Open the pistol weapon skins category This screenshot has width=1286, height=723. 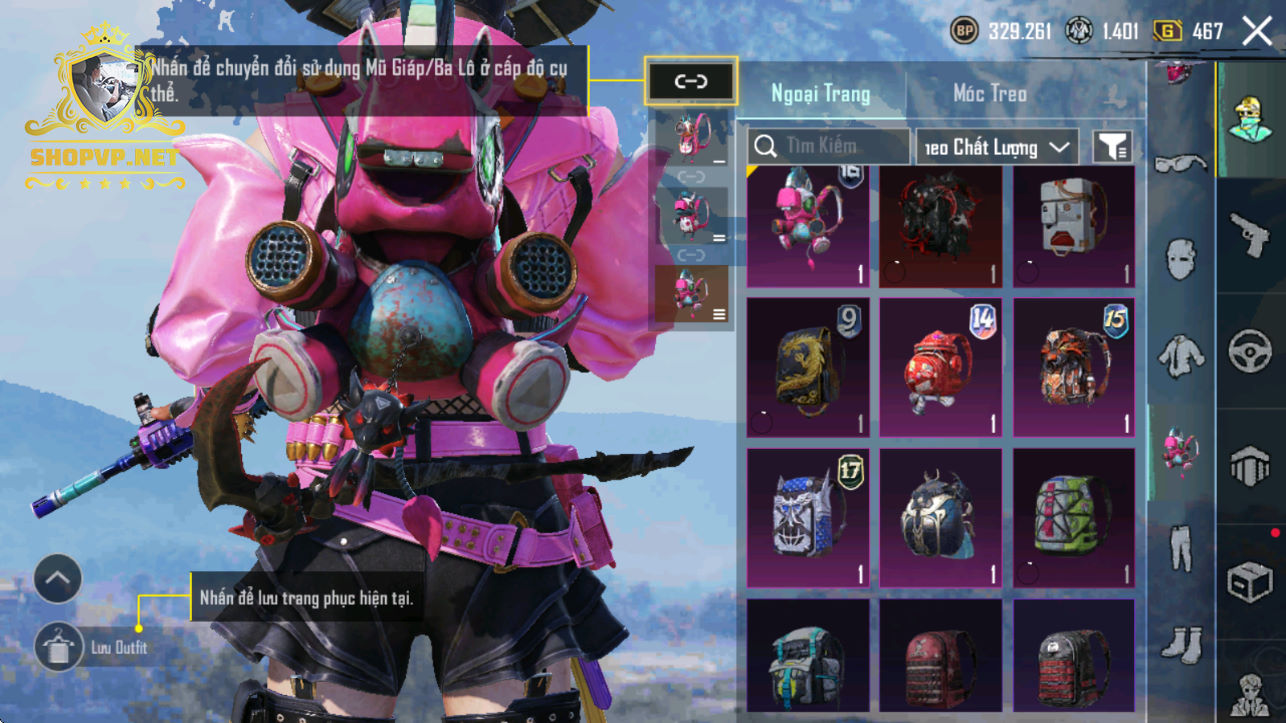[x=1250, y=236]
